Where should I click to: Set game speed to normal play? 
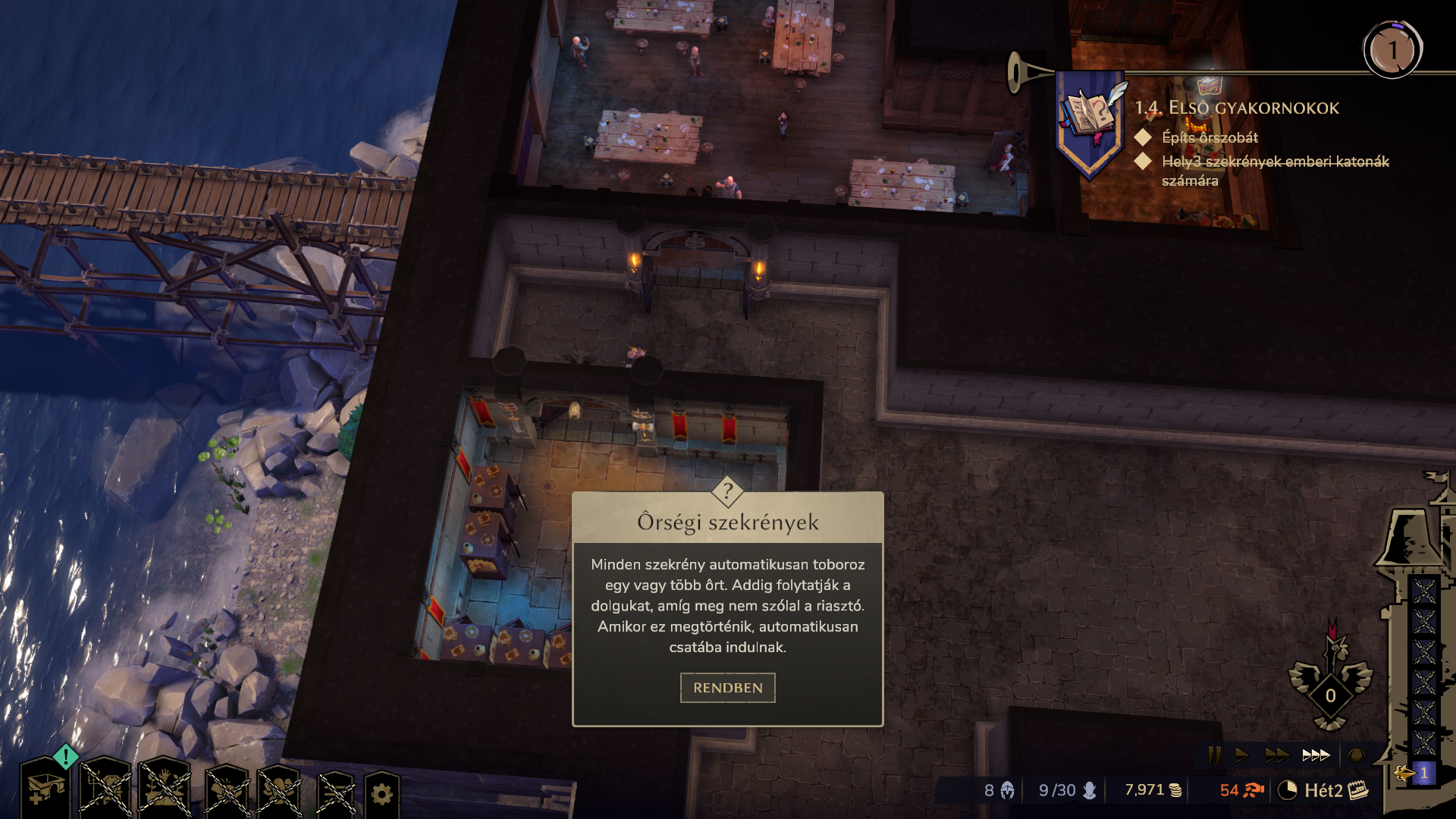[1241, 755]
